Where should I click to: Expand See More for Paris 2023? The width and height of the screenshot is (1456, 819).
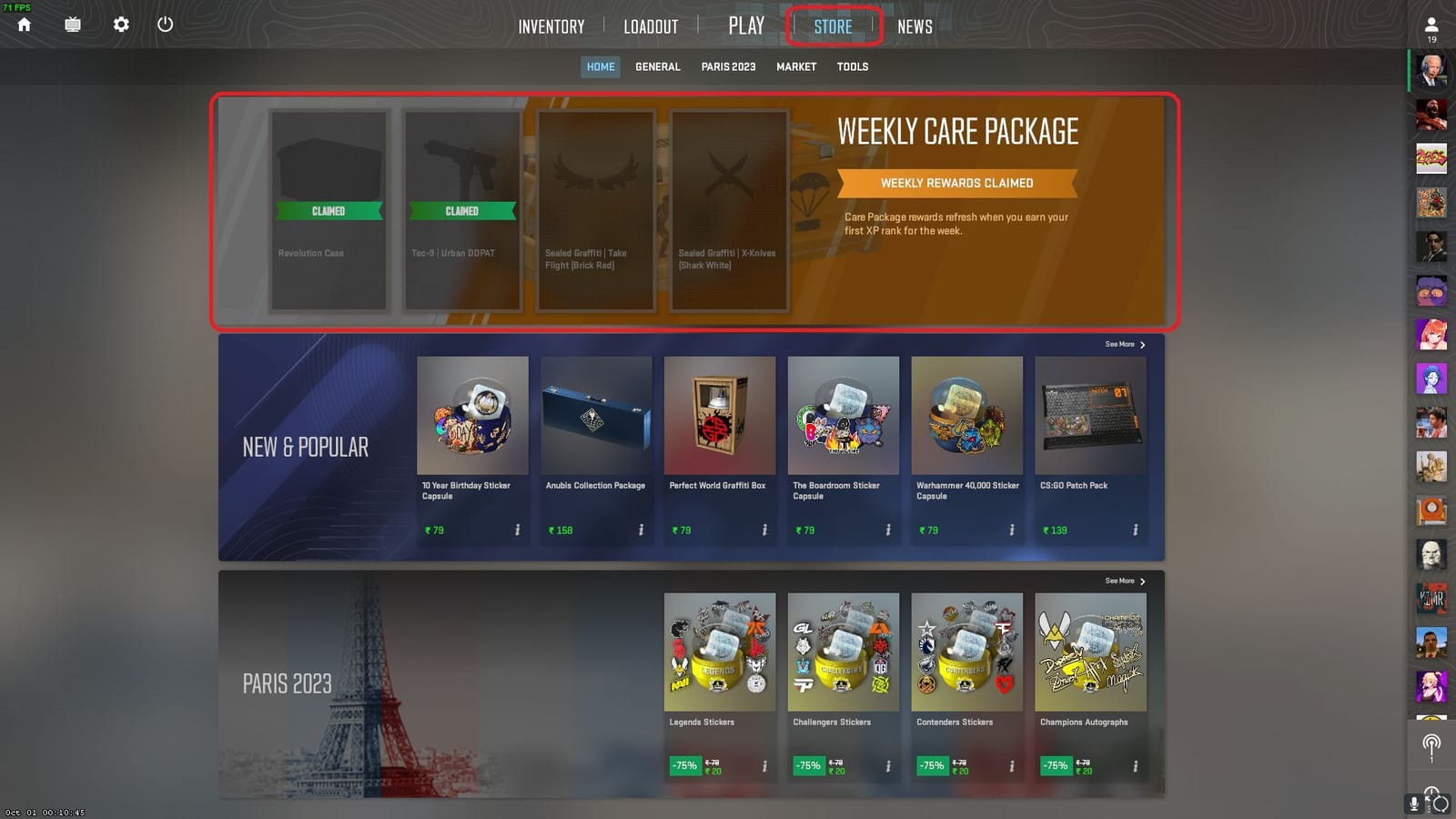pyautogui.click(x=1121, y=581)
